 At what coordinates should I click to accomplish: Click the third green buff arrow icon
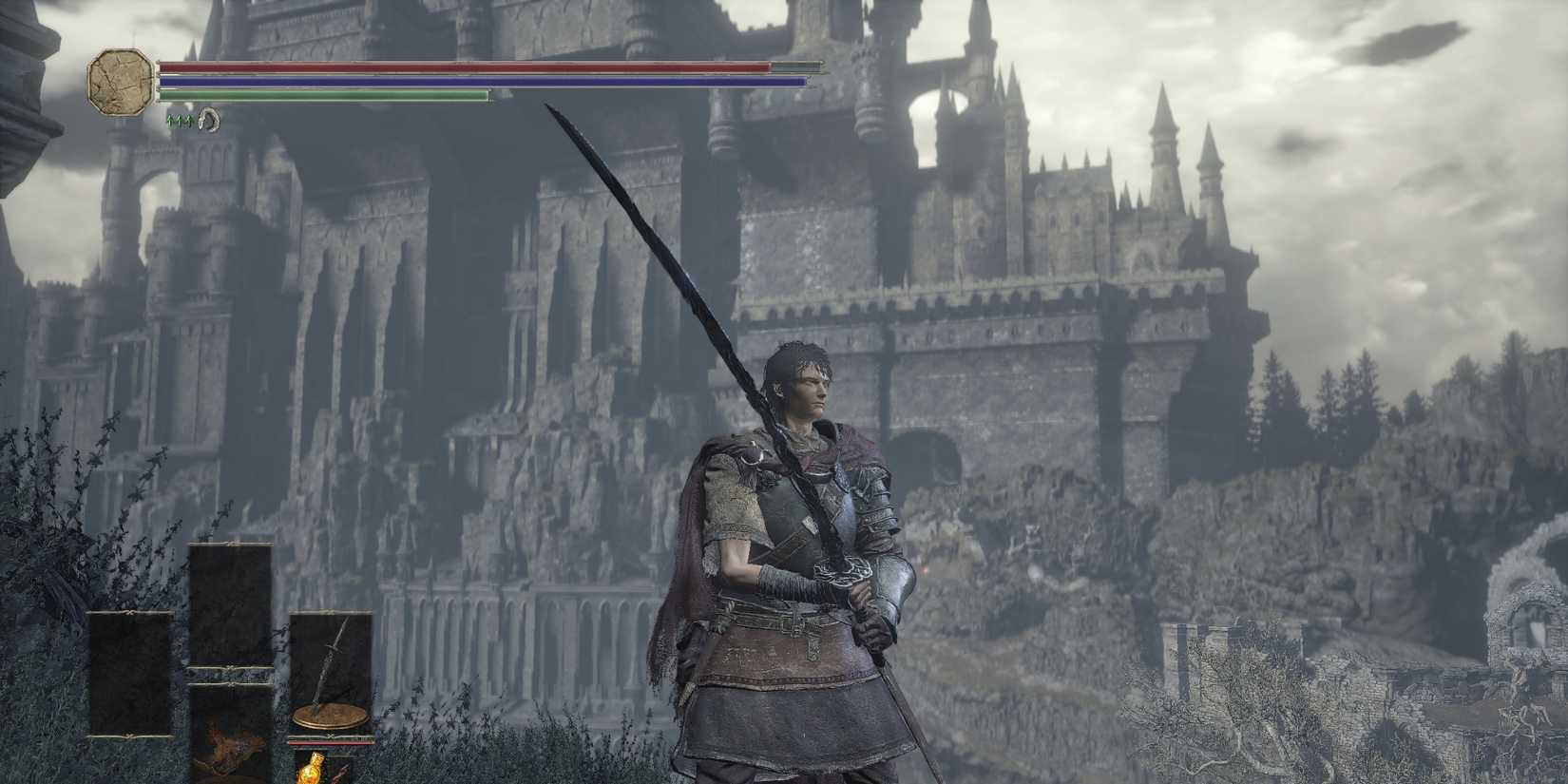pyautogui.click(x=190, y=121)
